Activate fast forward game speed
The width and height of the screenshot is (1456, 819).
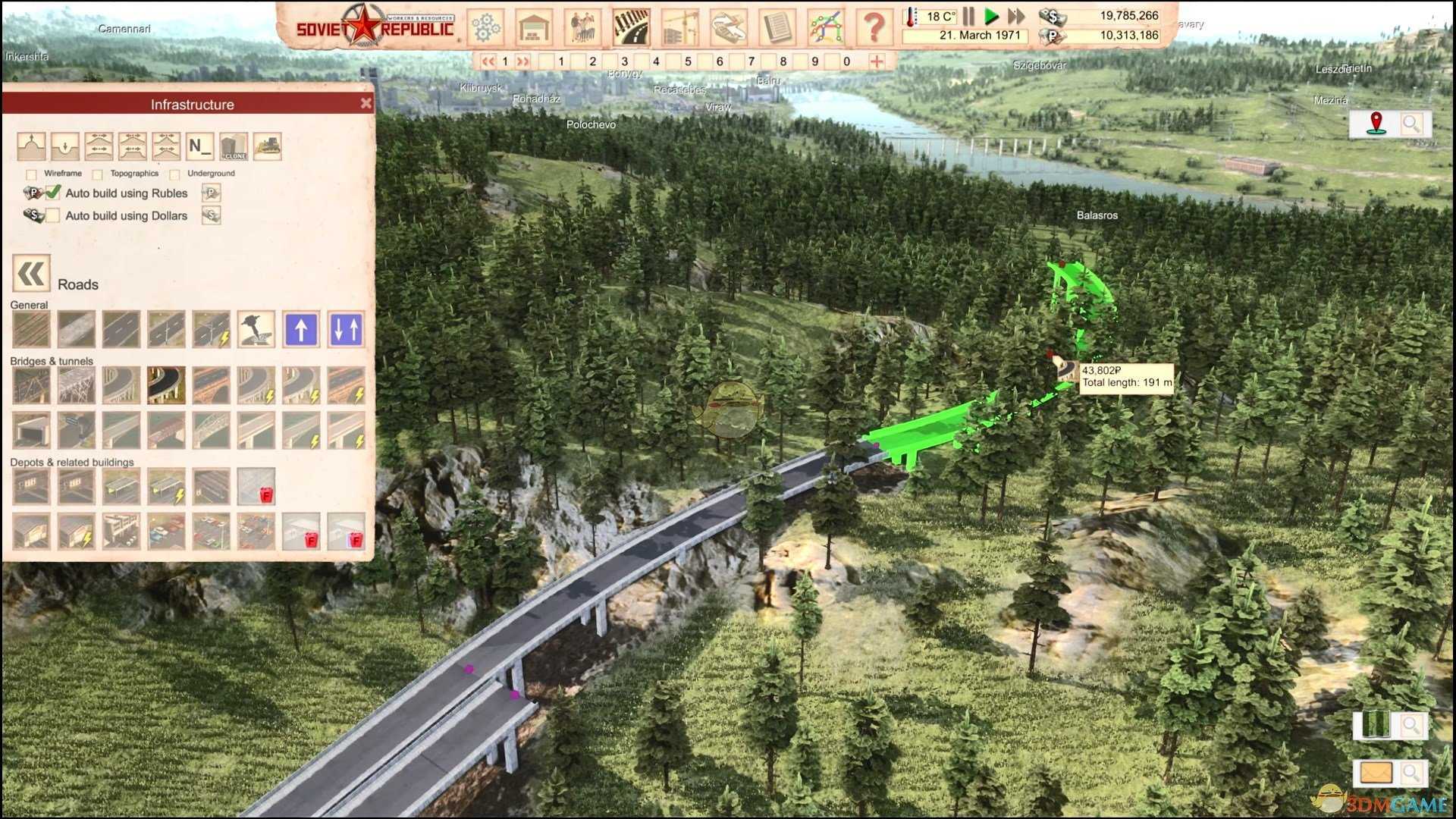tap(1016, 16)
